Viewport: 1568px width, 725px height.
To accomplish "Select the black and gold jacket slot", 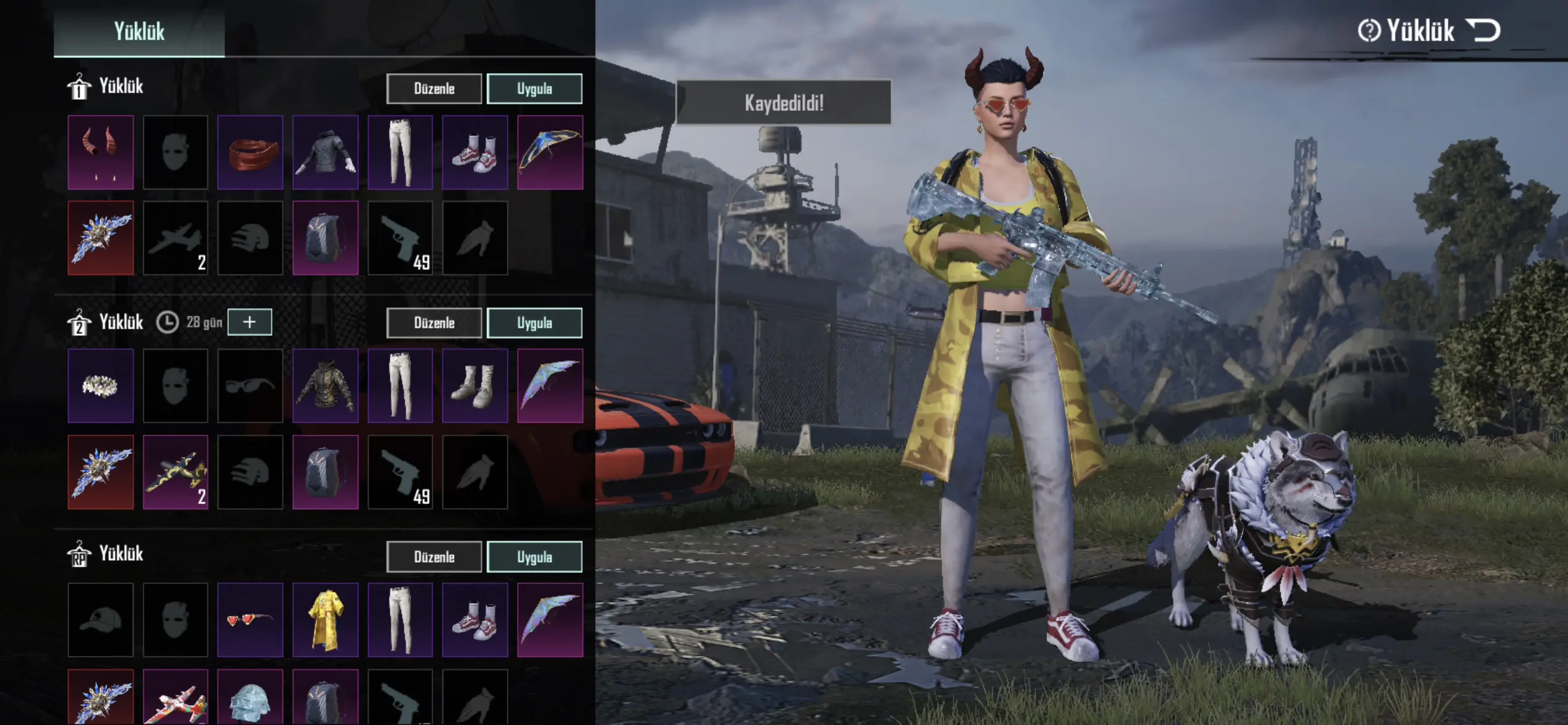I will point(325,386).
